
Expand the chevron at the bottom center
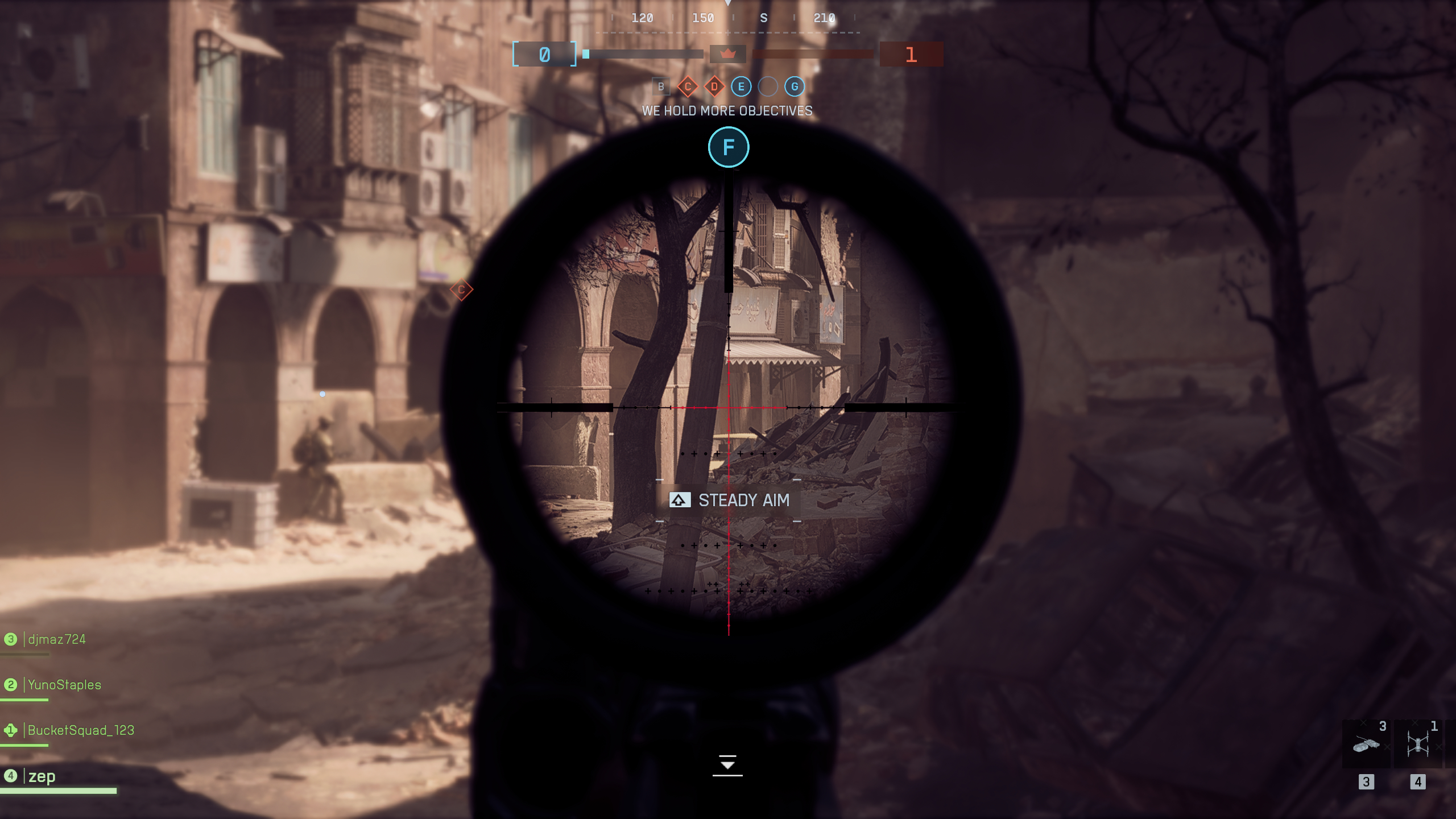click(x=728, y=765)
